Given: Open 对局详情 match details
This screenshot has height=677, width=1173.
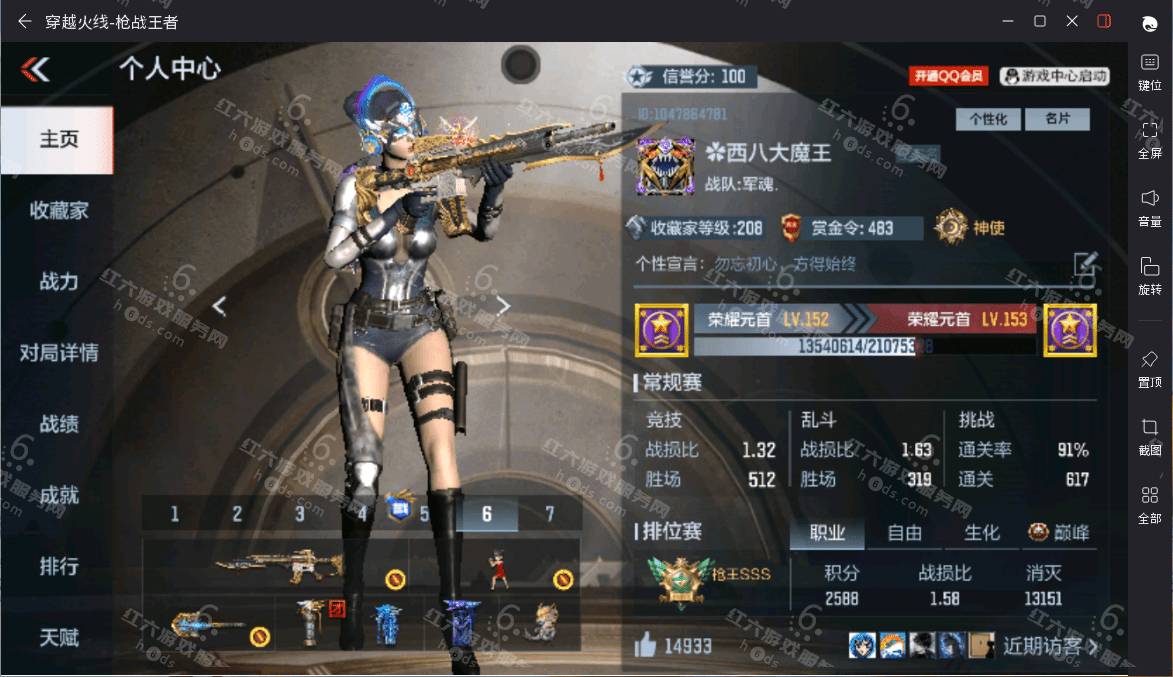Looking at the screenshot, I should tap(58, 353).
